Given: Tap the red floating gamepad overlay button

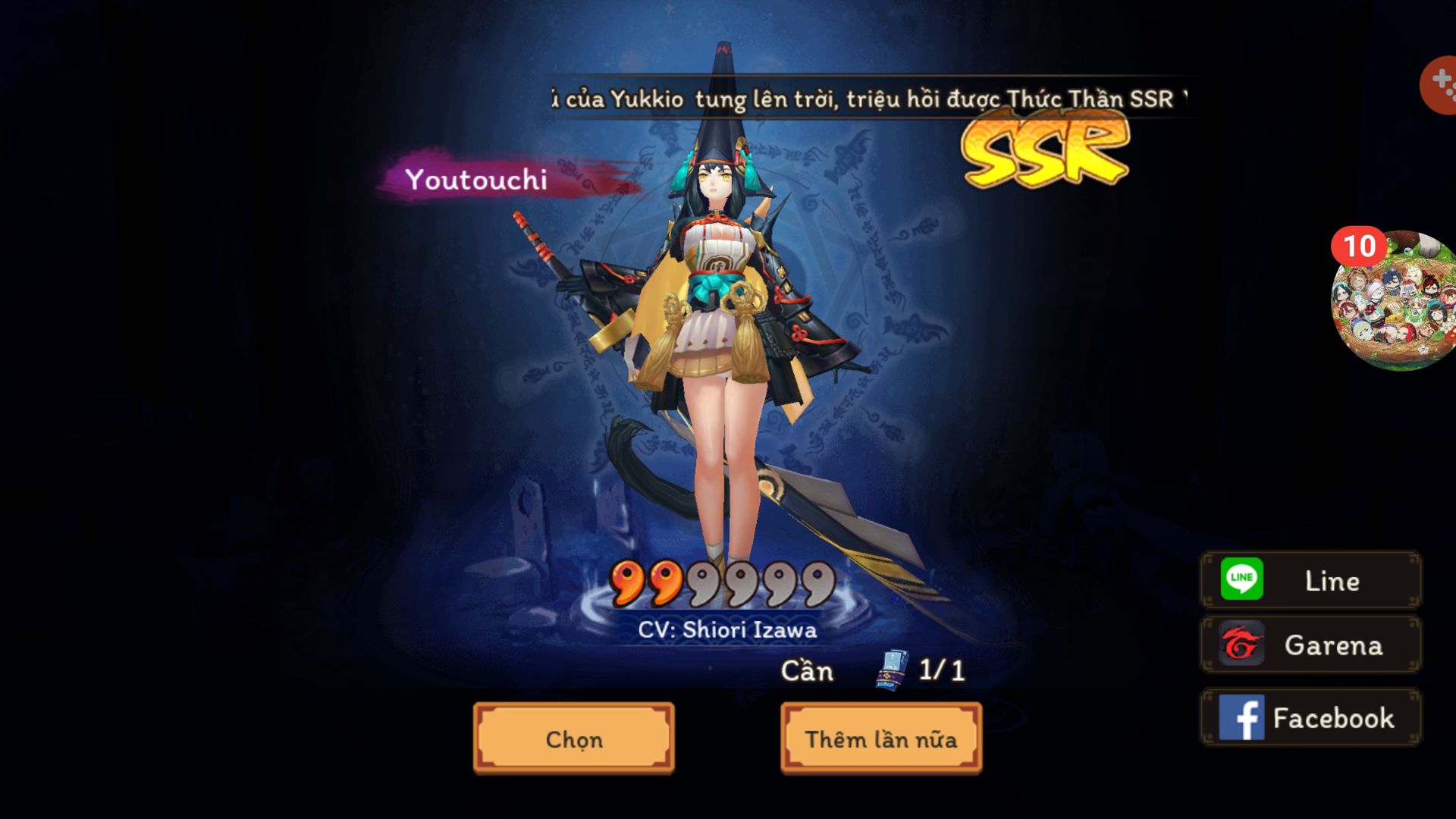Looking at the screenshot, I should [1439, 85].
